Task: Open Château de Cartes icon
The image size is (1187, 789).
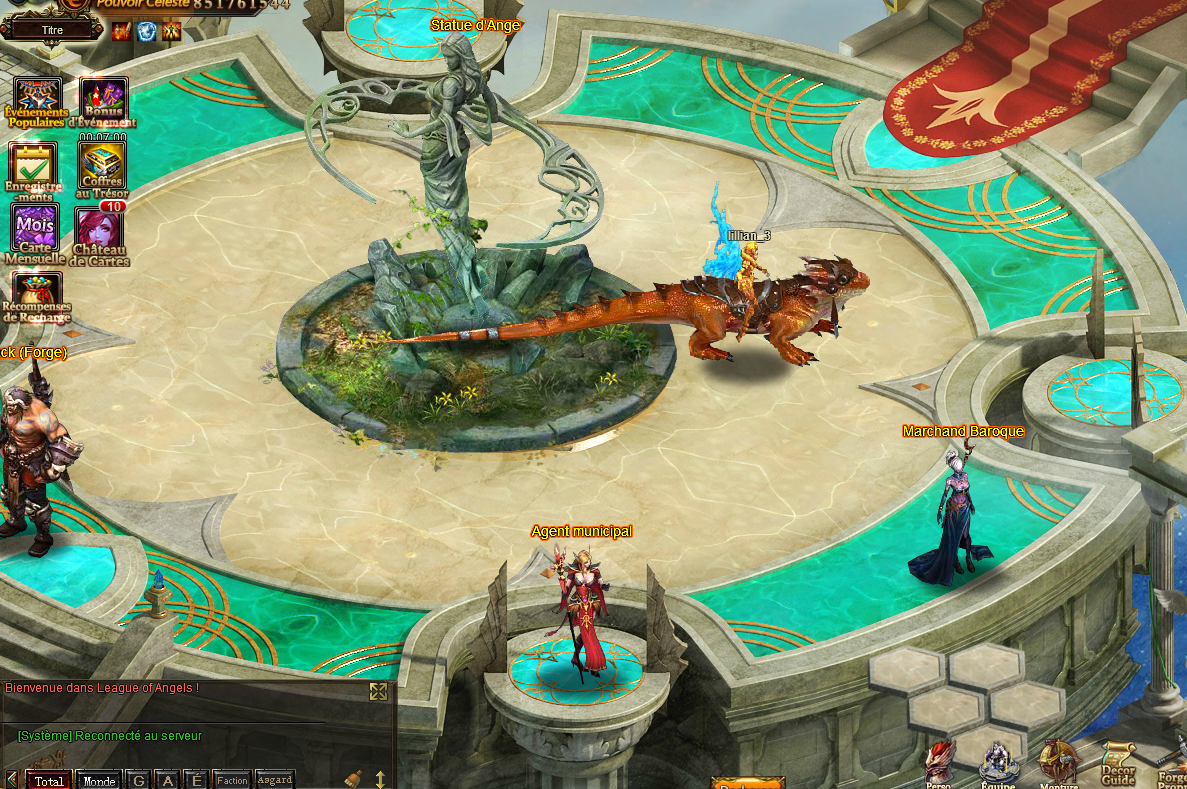Action: [x=99, y=232]
